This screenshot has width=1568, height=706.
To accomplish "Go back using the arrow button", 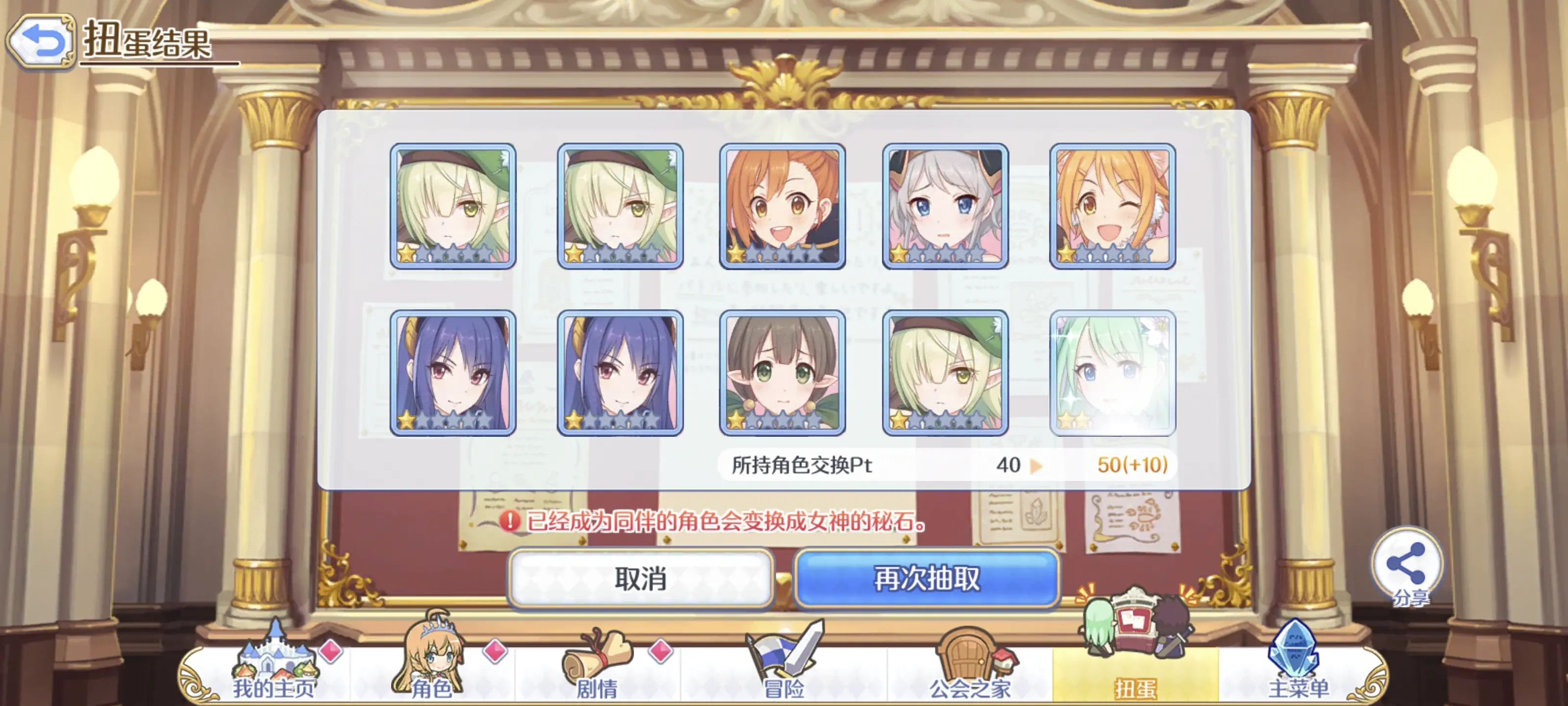I will point(41,41).
